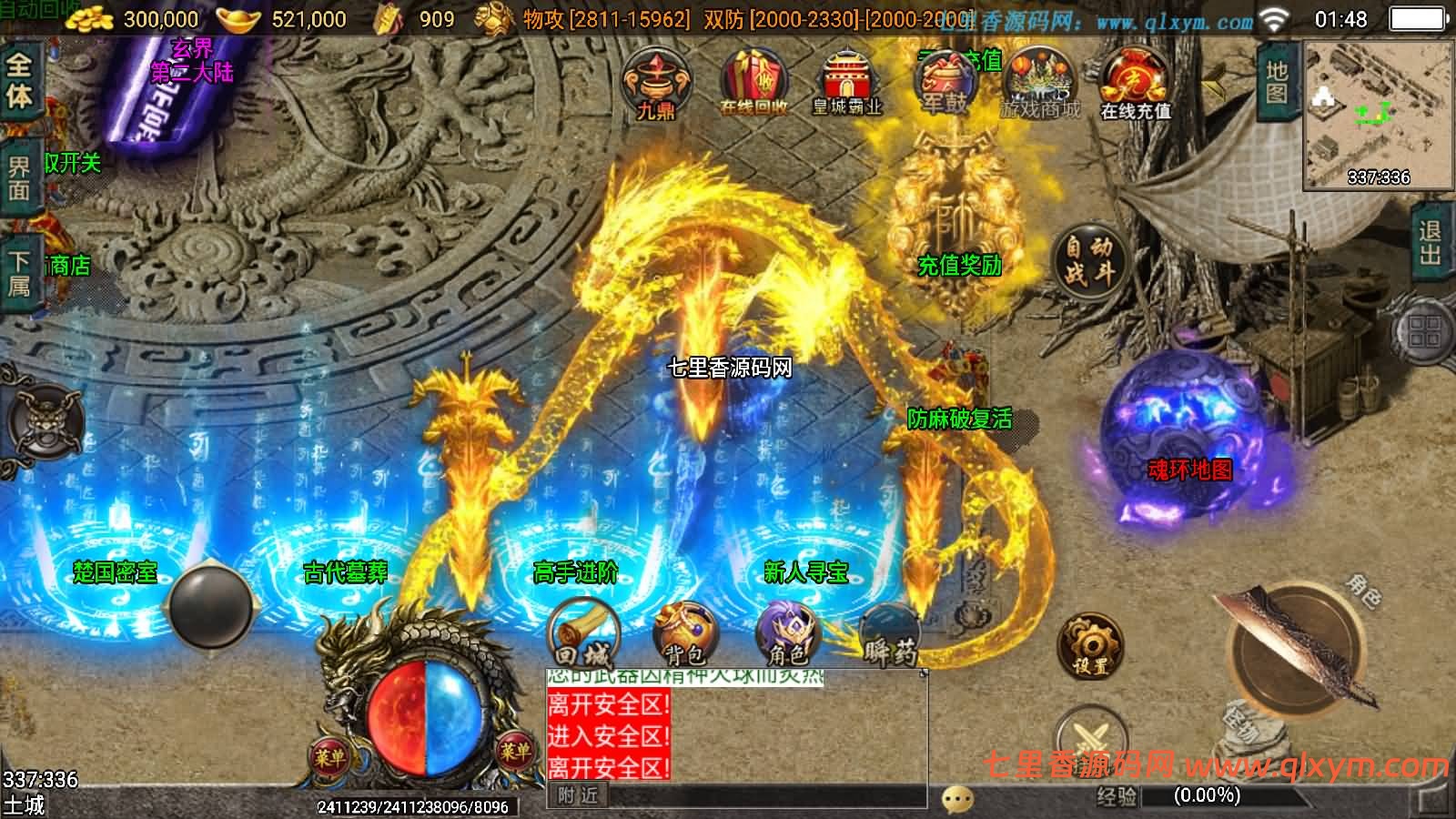1456x819 pixels.
Task: Open the 九鼎 cauldron icon
Action: [655, 85]
